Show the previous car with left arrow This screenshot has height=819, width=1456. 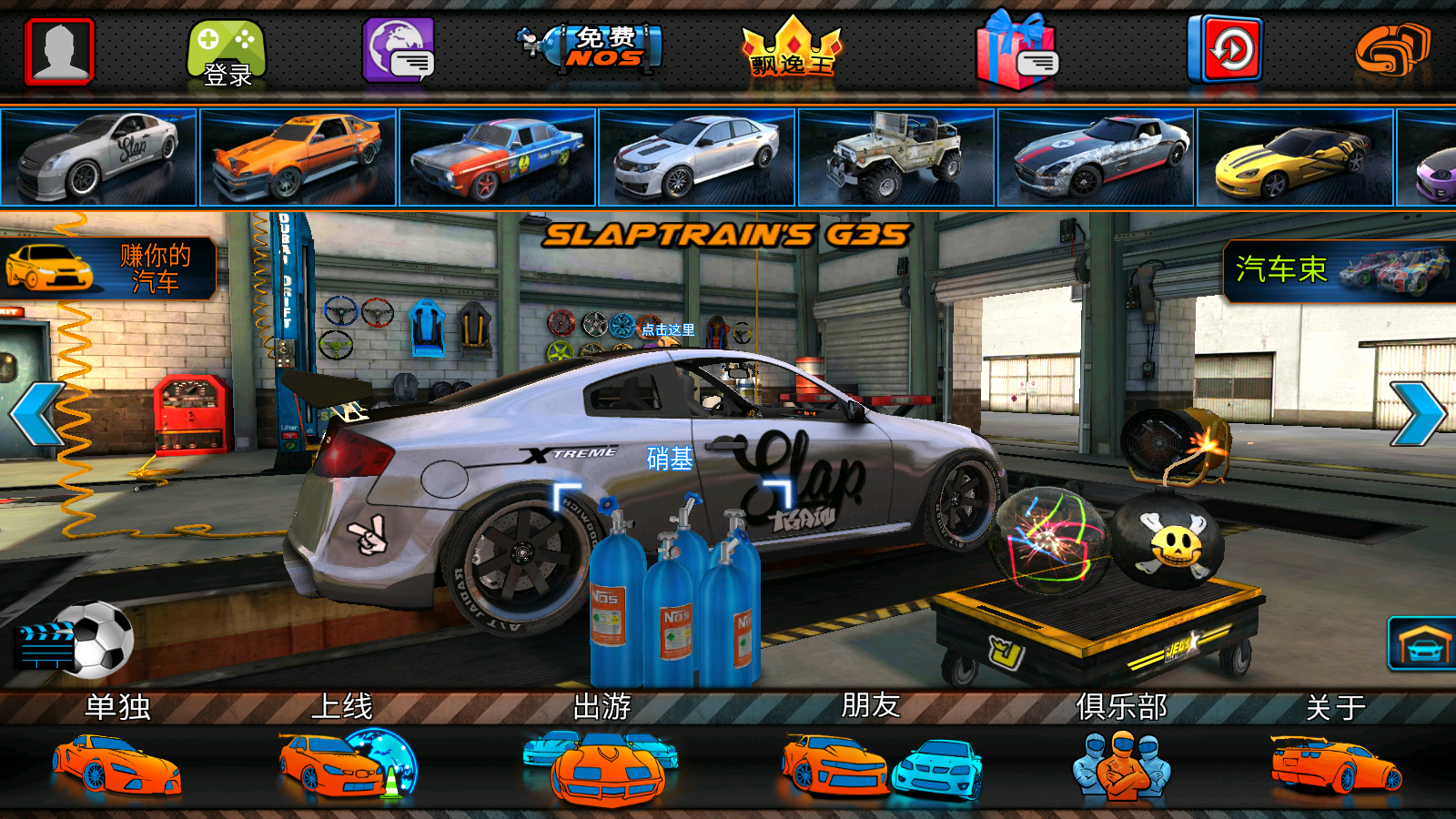pos(36,414)
